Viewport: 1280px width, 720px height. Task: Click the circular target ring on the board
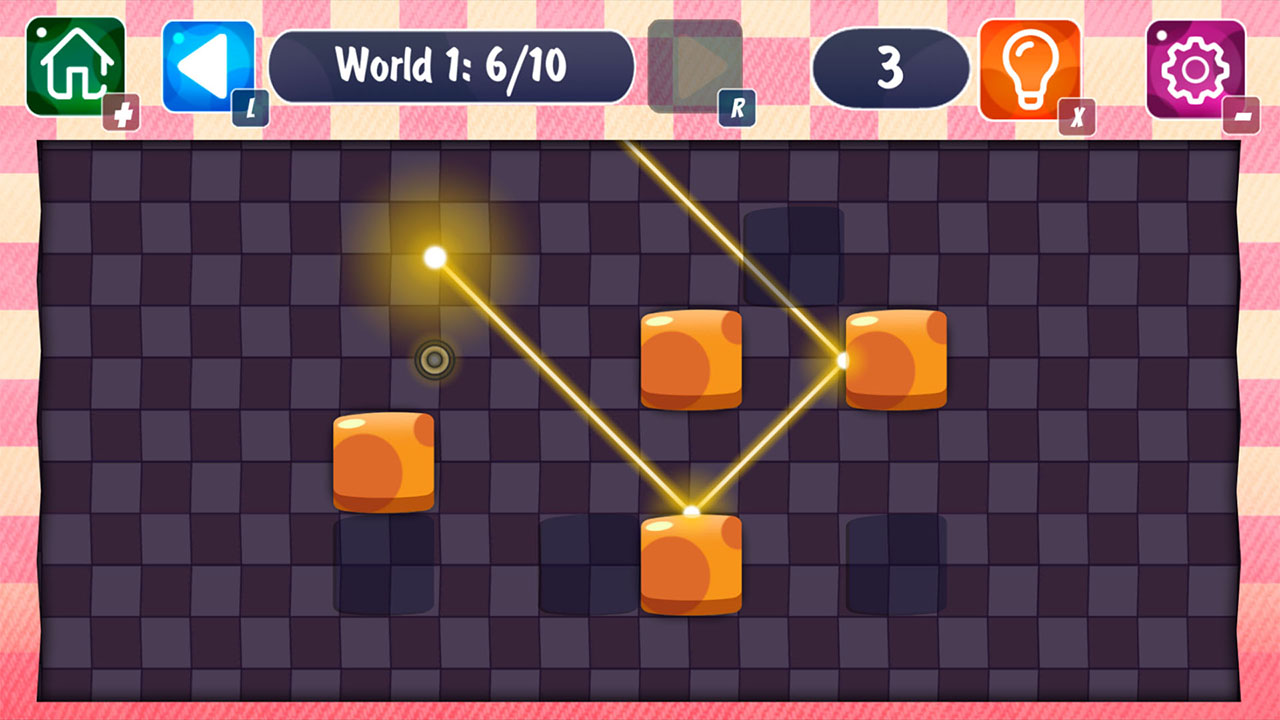pyautogui.click(x=434, y=358)
